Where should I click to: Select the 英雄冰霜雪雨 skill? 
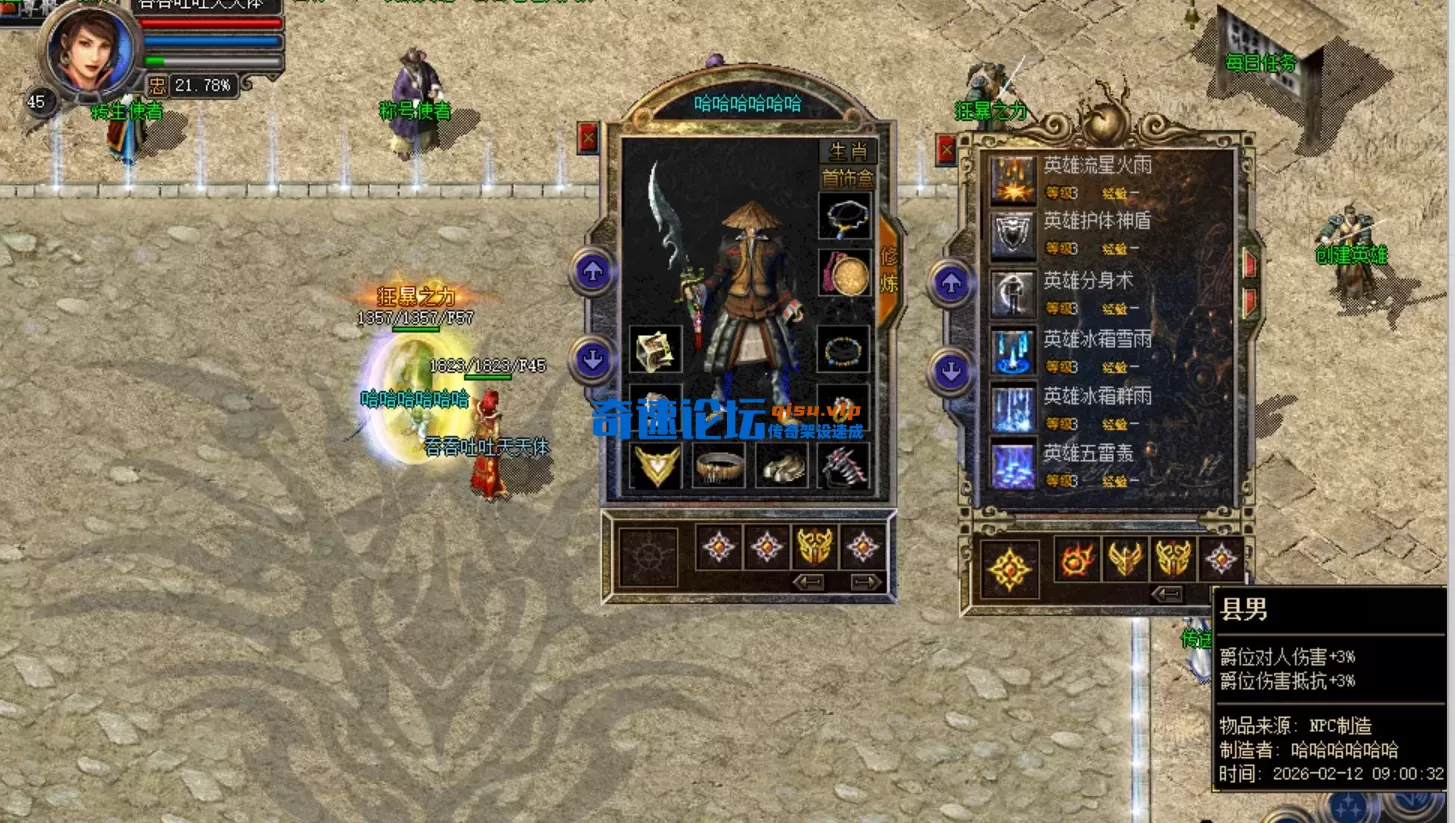pos(1013,351)
